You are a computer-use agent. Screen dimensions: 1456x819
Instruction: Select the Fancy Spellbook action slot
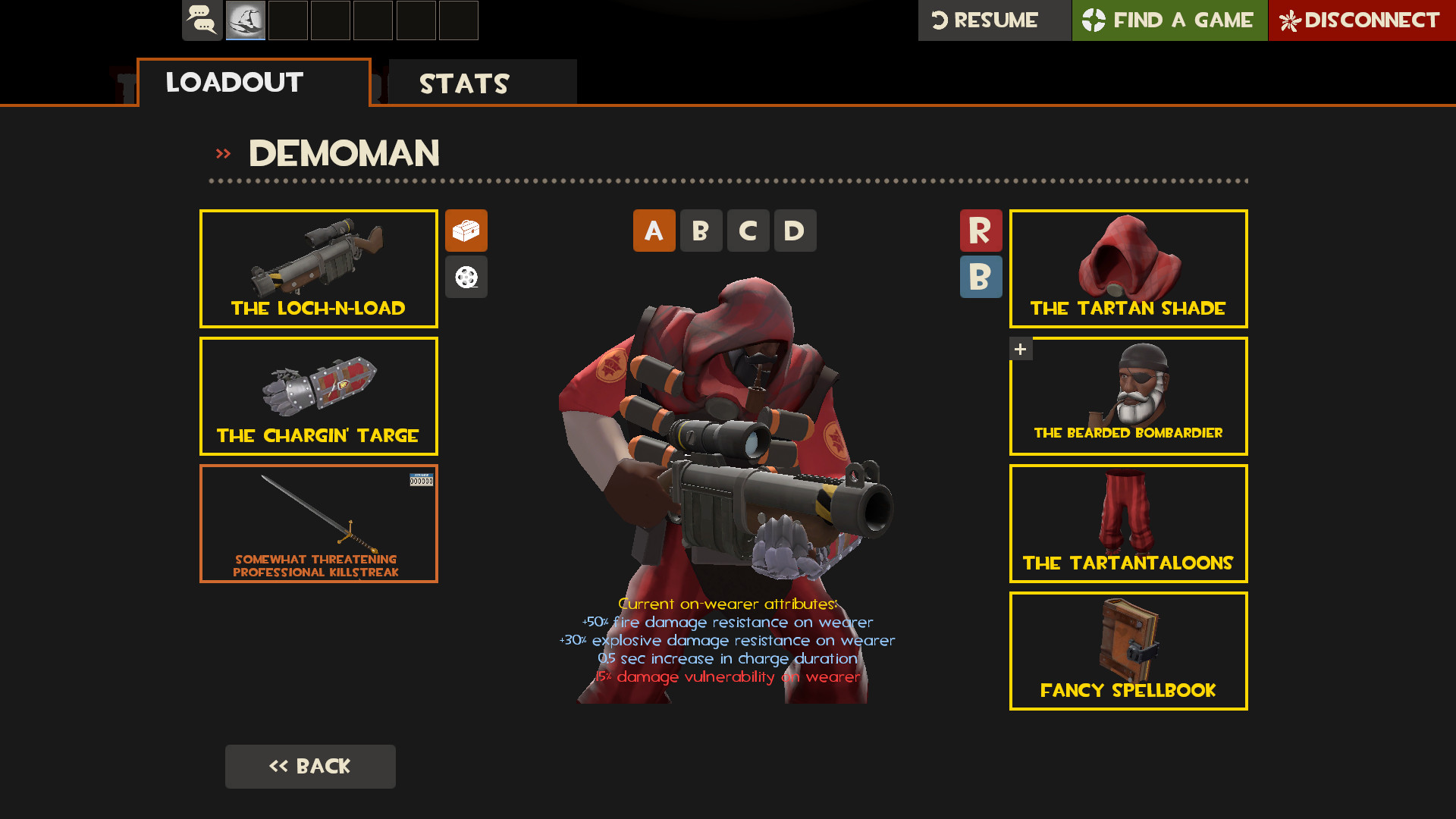tap(1128, 651)
